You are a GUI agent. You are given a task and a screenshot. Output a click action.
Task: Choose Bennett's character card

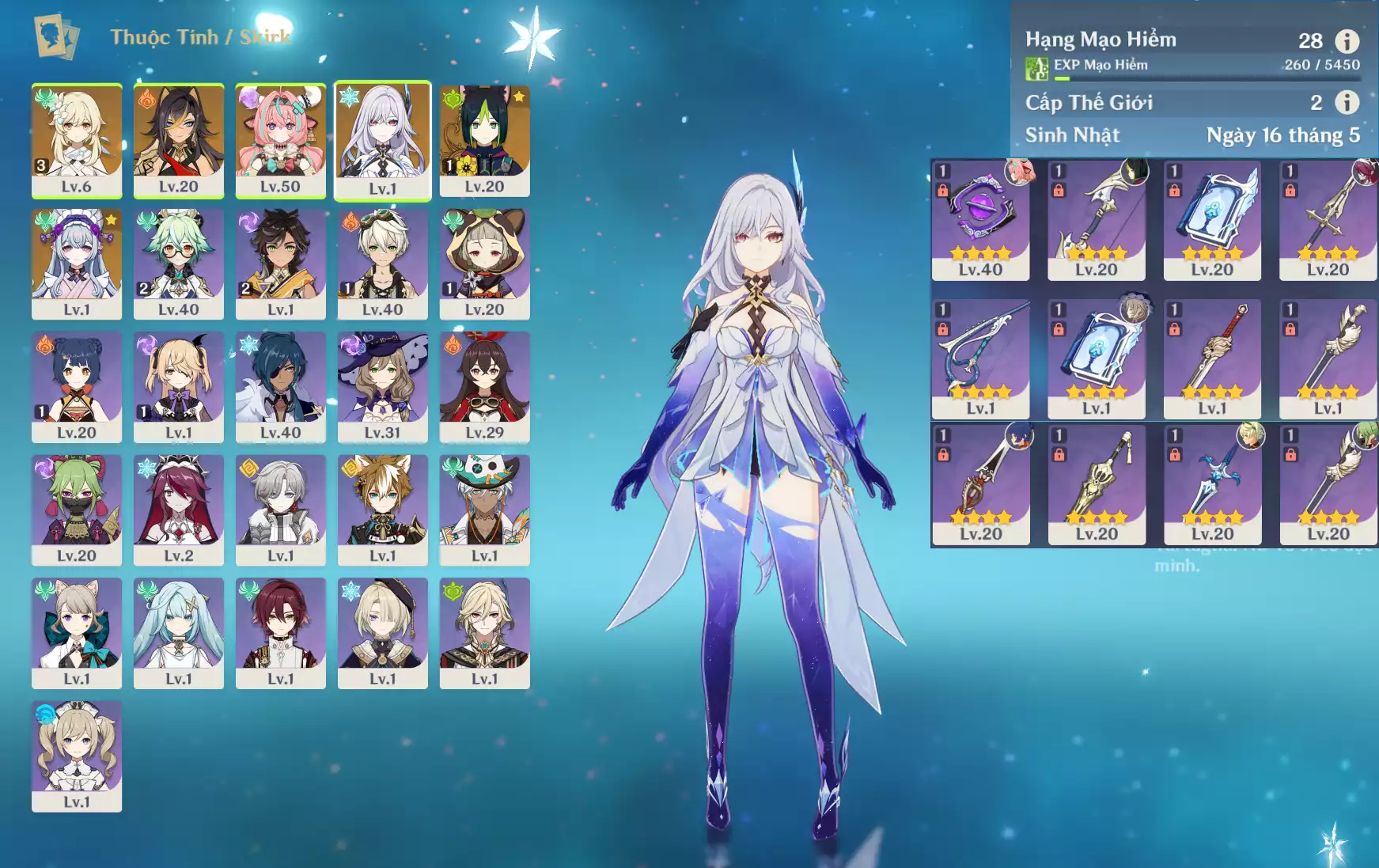click(382, 263)
